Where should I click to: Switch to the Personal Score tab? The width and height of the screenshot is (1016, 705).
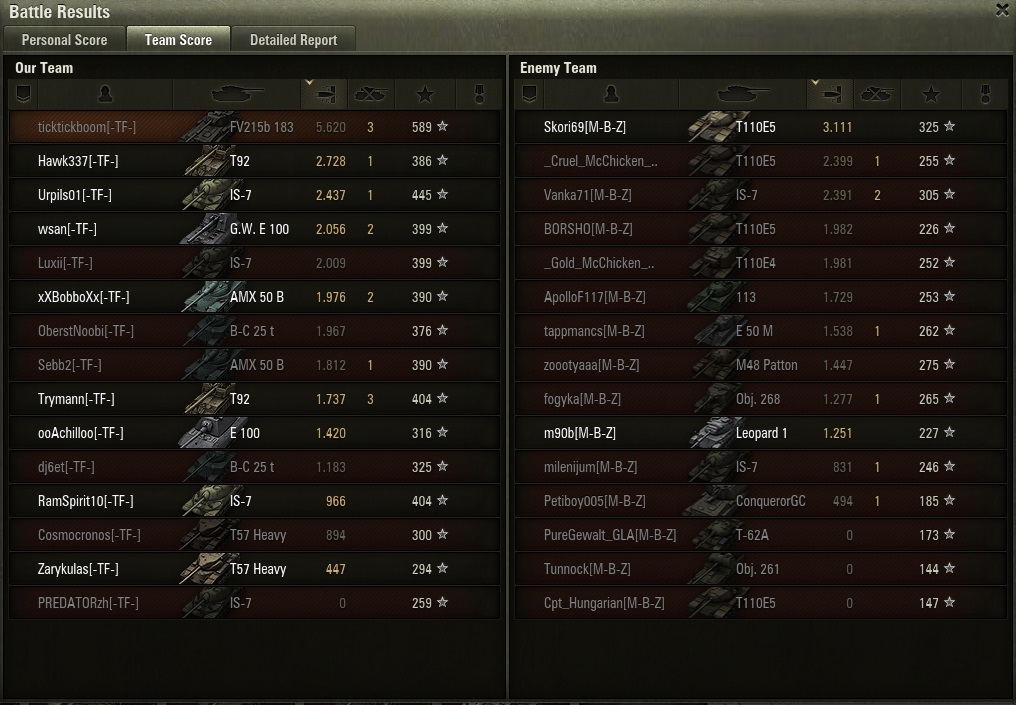pos(64,40)
